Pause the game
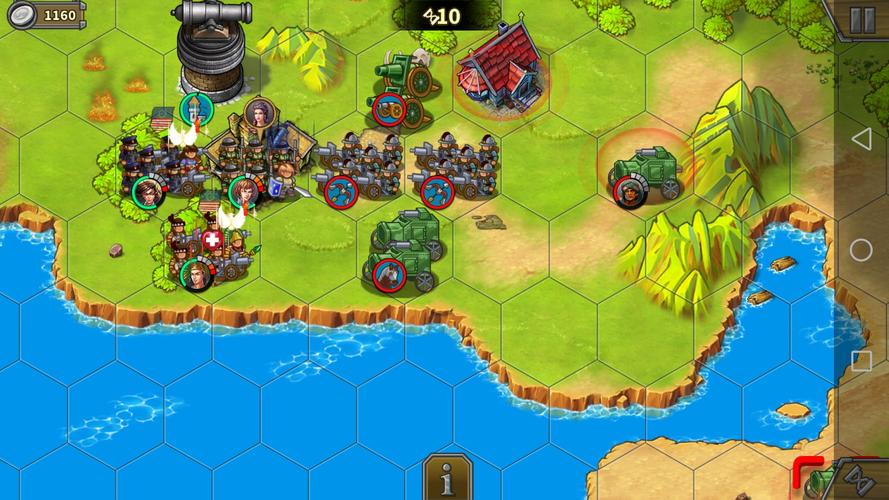Screen dimensions: 889x500 862,18
